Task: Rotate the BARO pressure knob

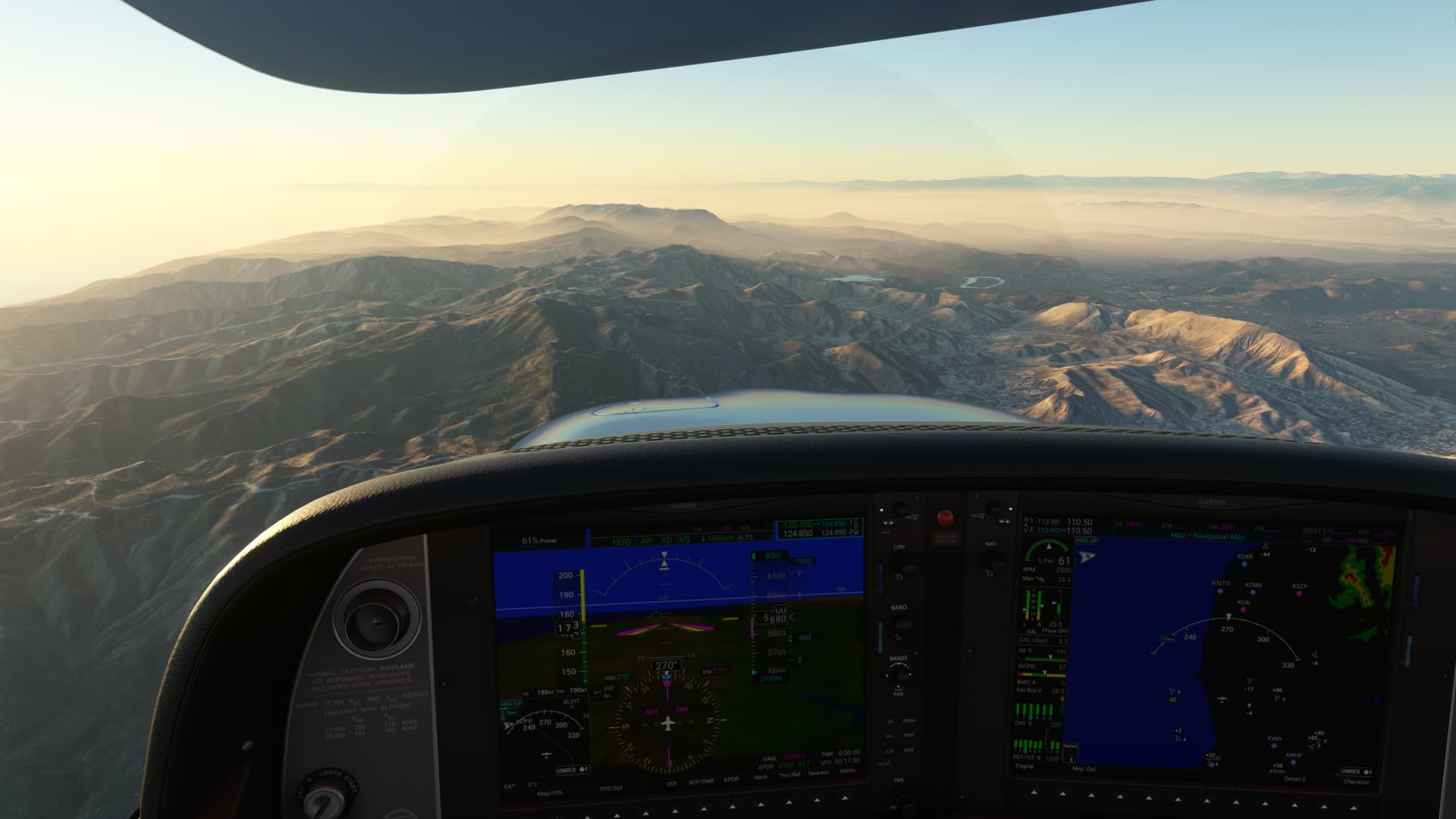Action: [x=901, y=624]
